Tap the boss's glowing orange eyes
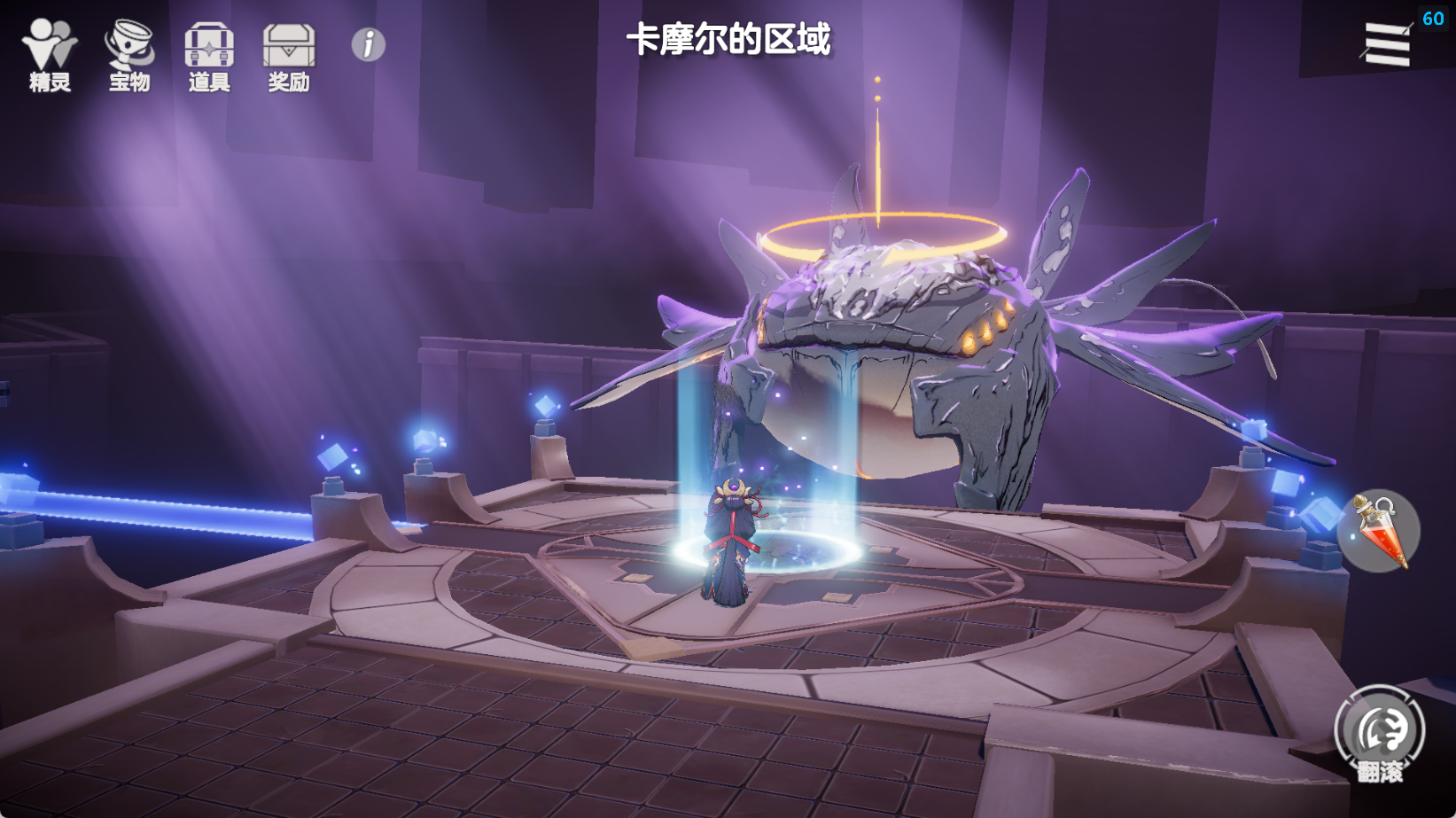 coord(984,328)
